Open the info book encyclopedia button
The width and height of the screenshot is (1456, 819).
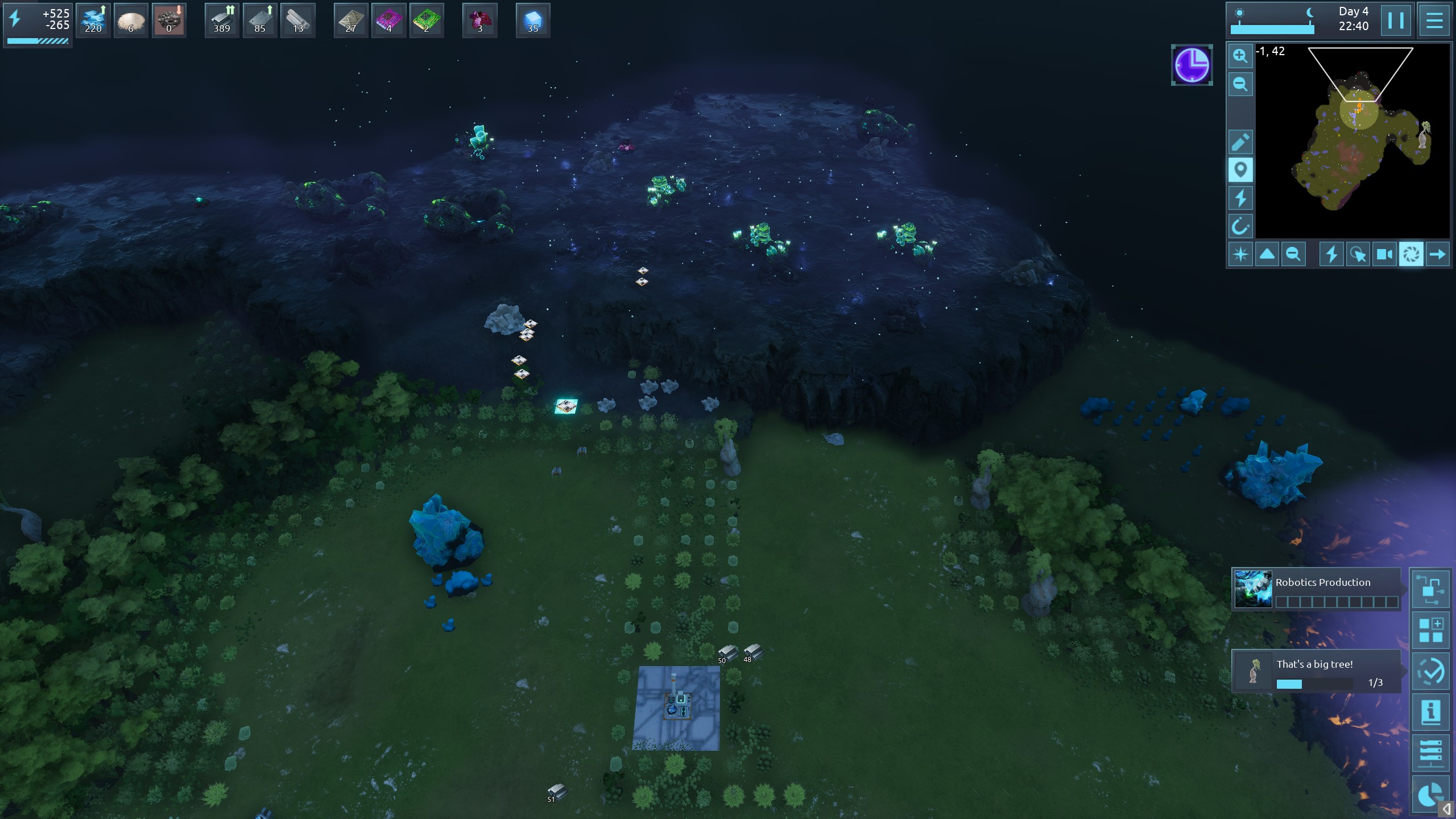[x=1430, y=712]
